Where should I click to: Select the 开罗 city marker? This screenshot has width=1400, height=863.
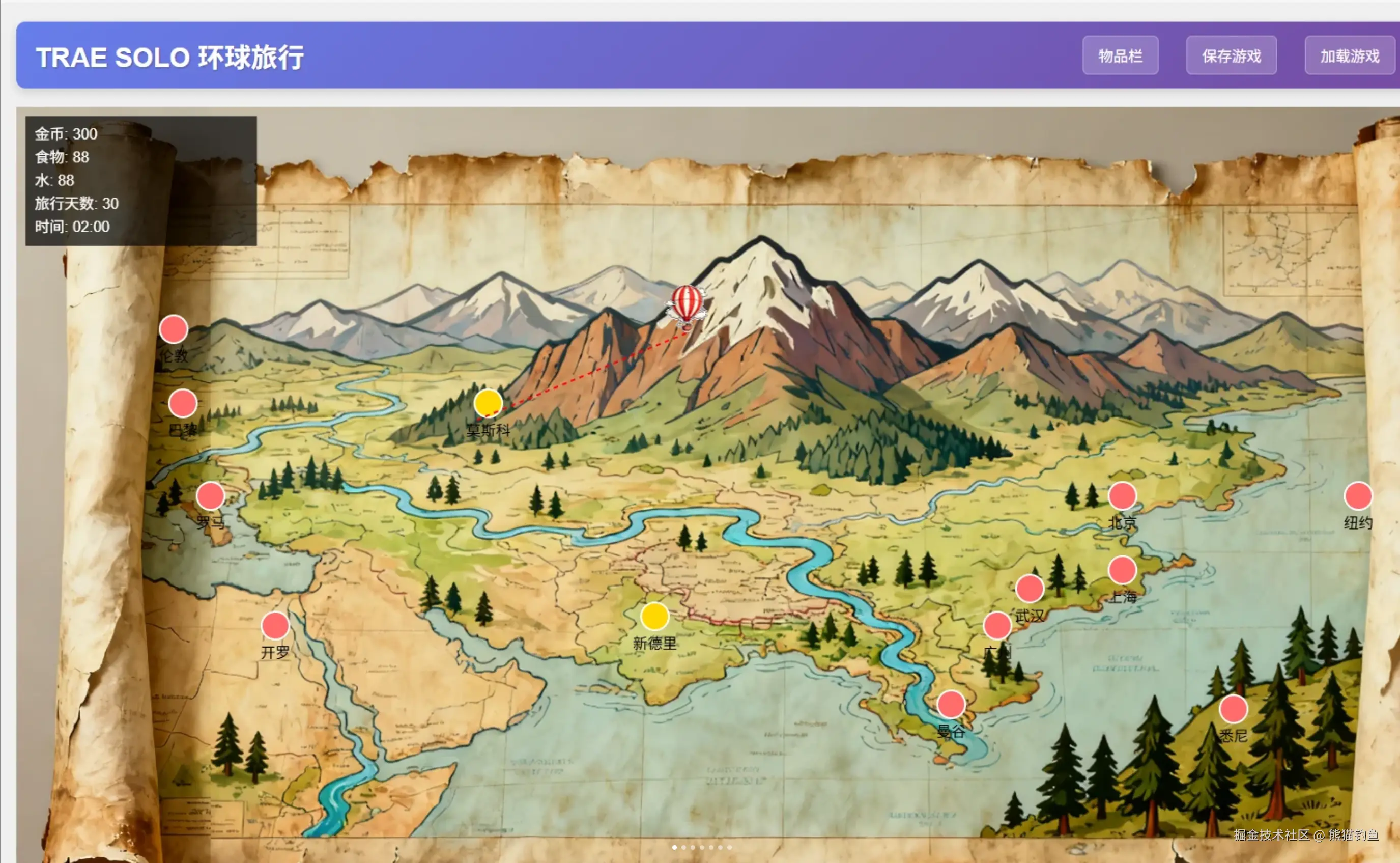(x=275, y=626)
